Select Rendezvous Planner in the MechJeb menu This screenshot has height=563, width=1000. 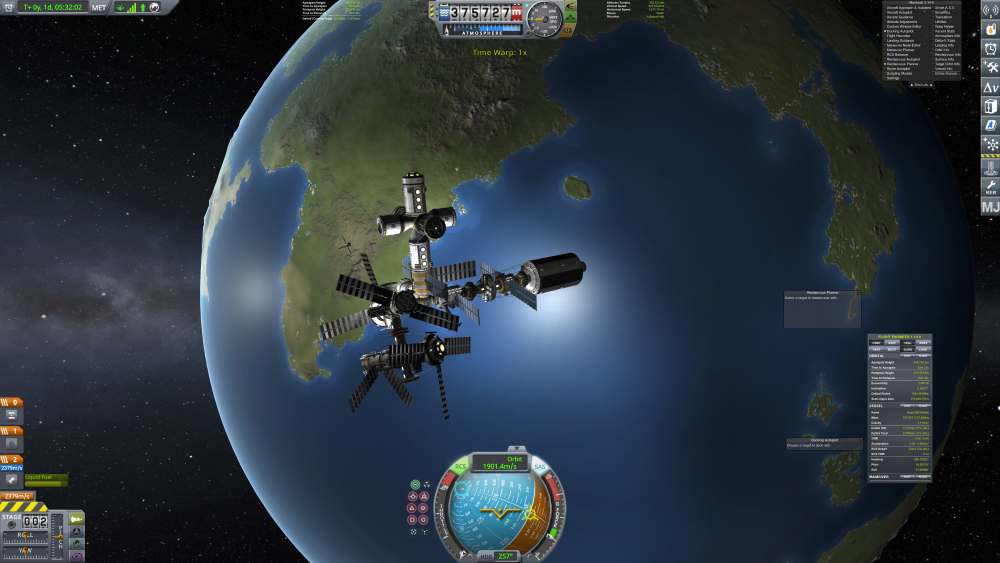pos(903,63)
